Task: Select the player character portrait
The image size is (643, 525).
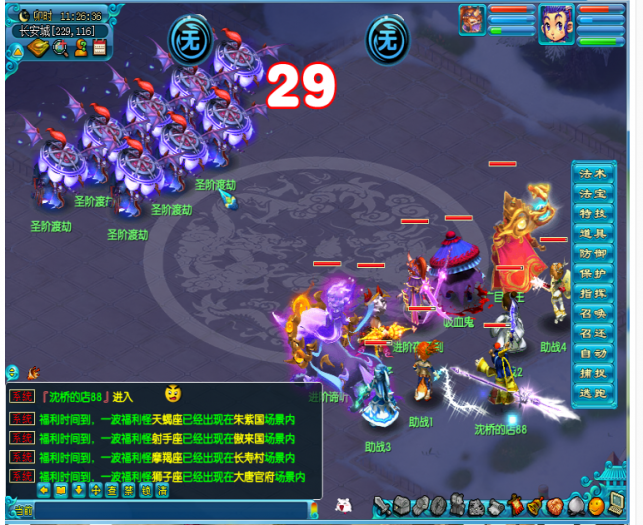Action: (557, 23)
